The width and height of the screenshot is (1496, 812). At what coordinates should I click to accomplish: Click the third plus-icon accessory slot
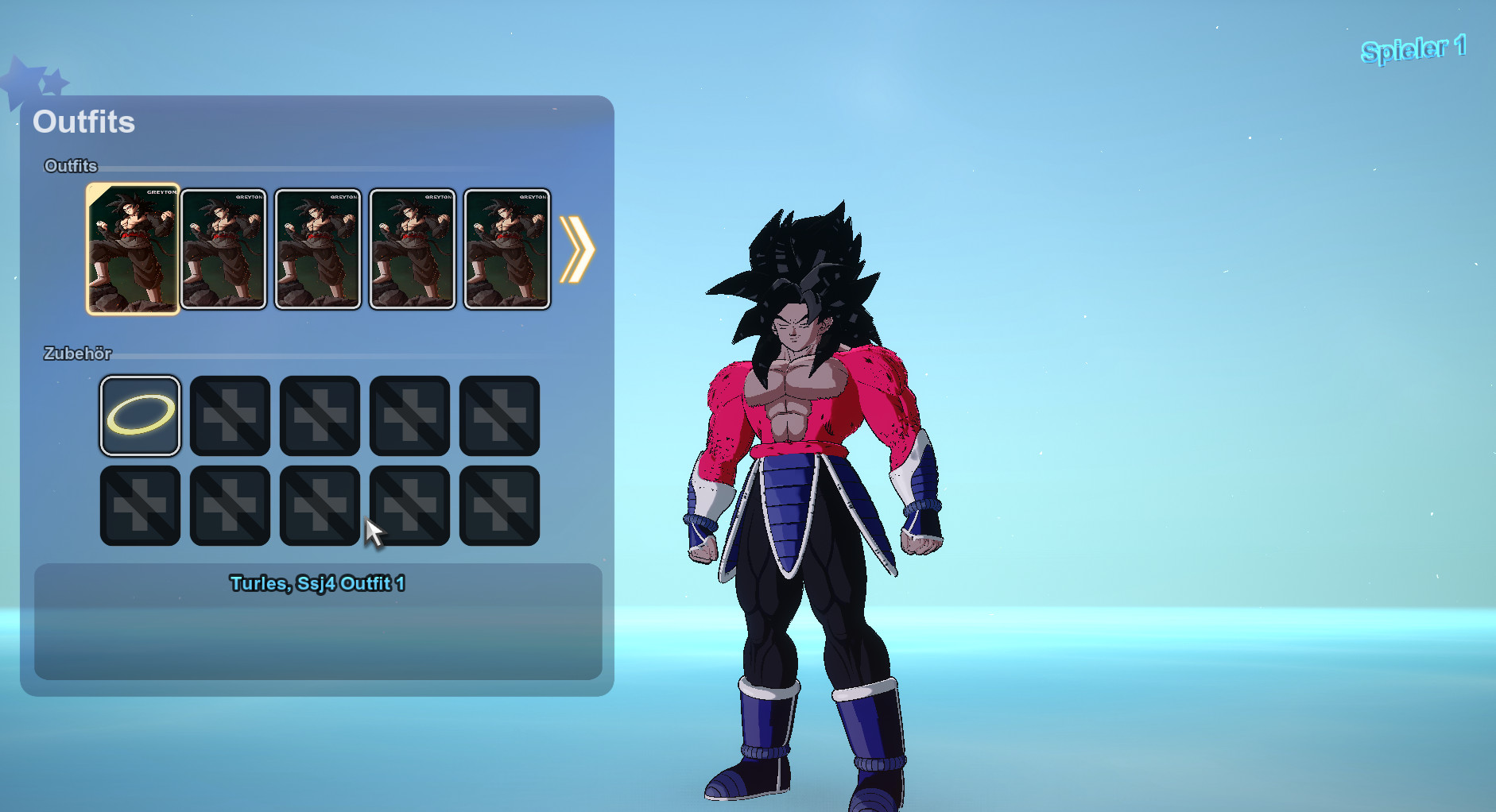409,415
